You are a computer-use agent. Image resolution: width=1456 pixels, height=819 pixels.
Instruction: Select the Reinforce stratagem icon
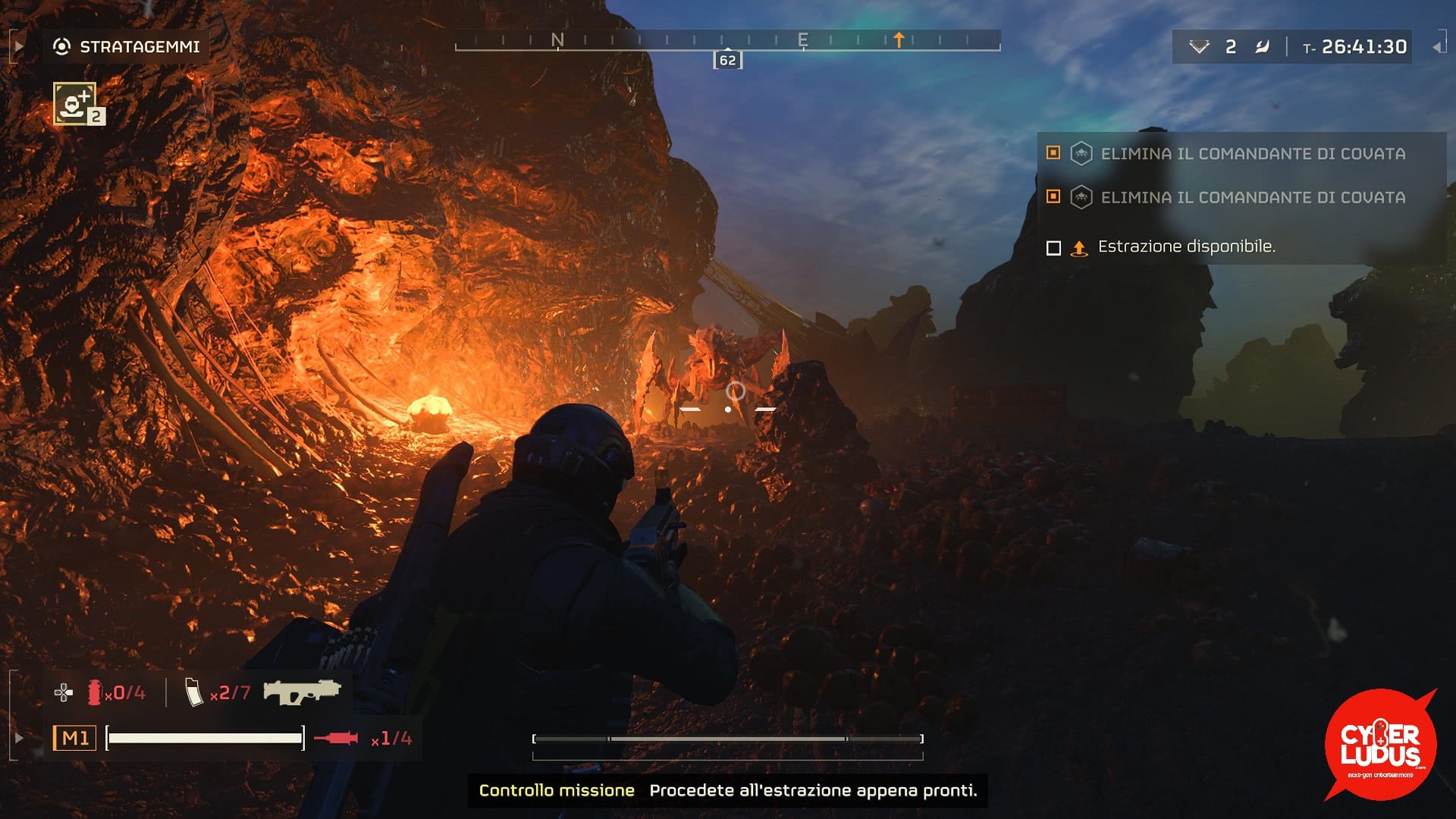point(75,103)
